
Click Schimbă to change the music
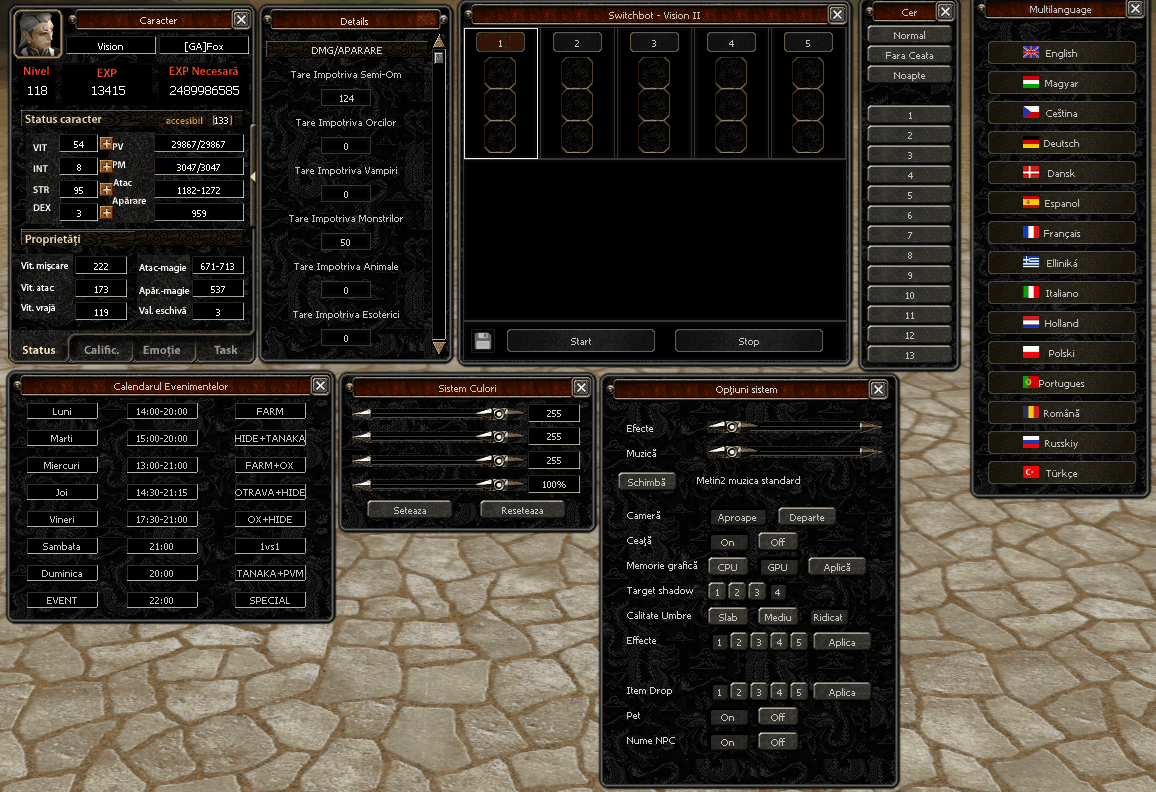(646, 481)
